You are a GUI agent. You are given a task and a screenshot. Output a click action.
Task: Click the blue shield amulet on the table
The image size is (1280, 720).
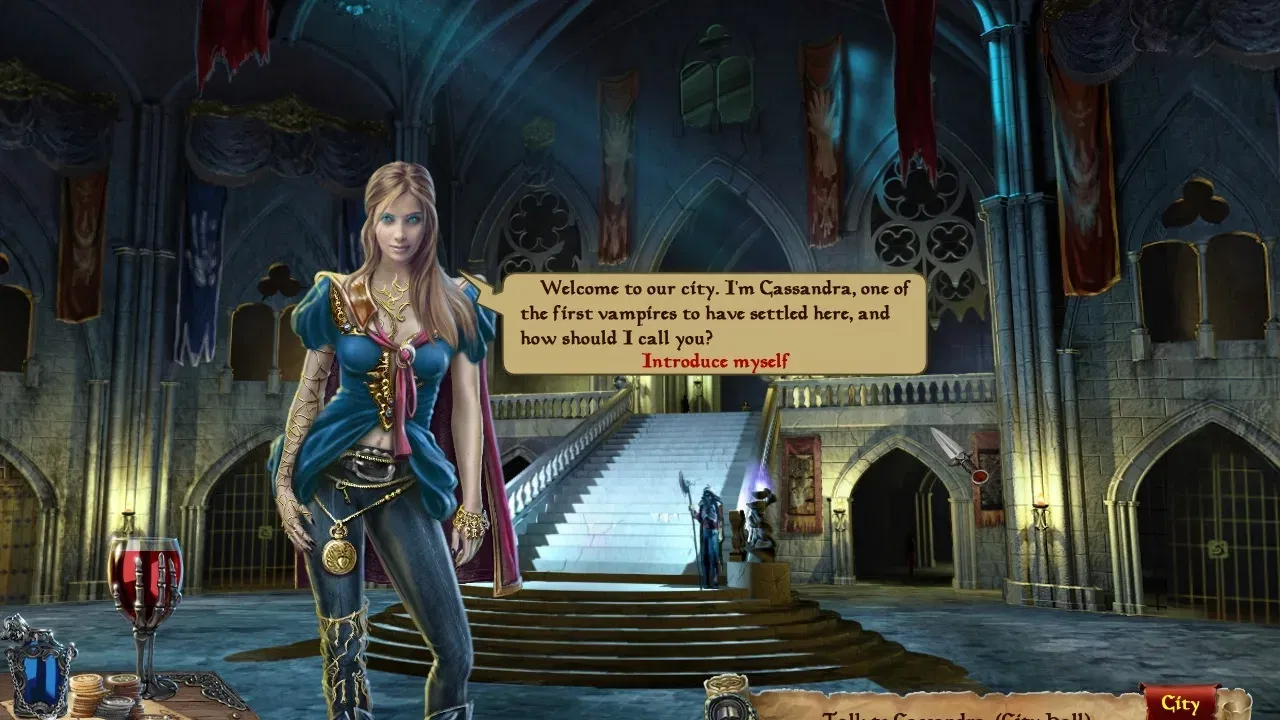tap(40, 678)
